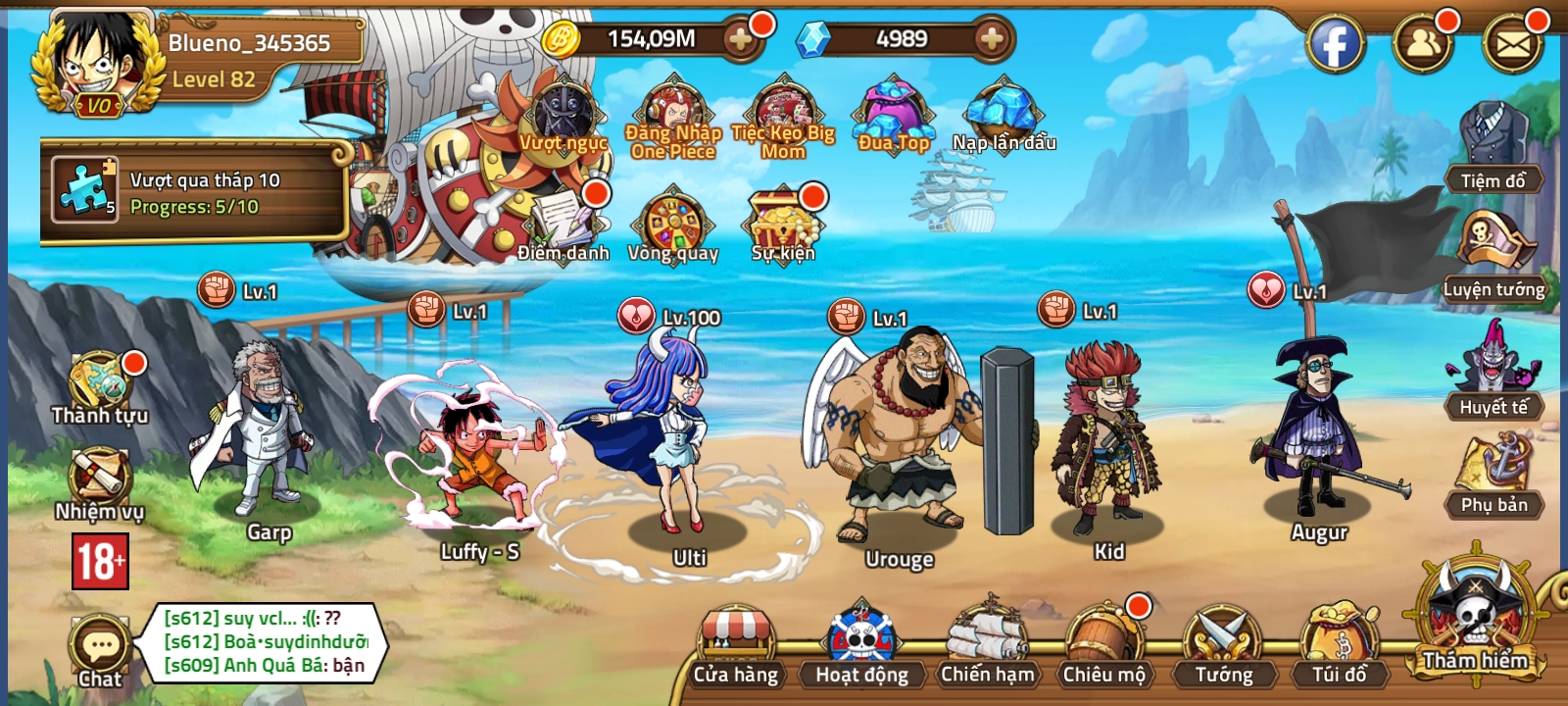
Task: Claim the Nạp lần đầu first recharge reward
Action: 1002,111
